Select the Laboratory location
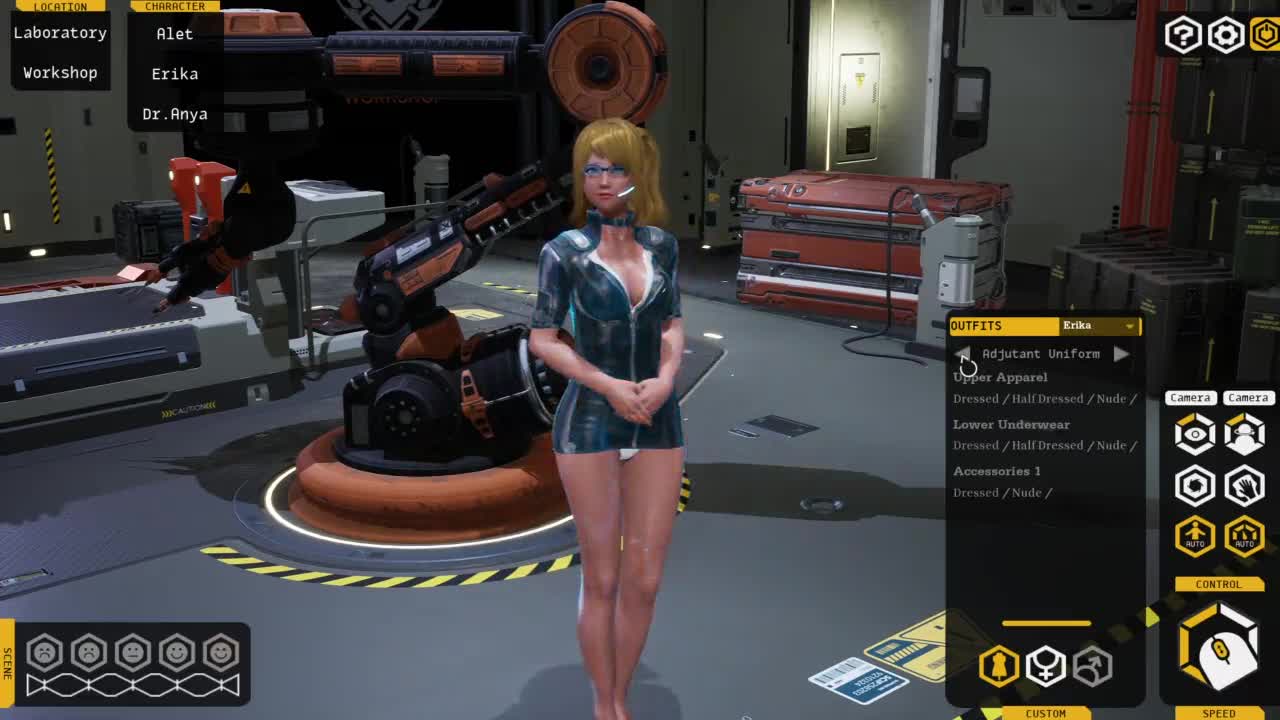The image size is (1280, 720). pos(60,33)
